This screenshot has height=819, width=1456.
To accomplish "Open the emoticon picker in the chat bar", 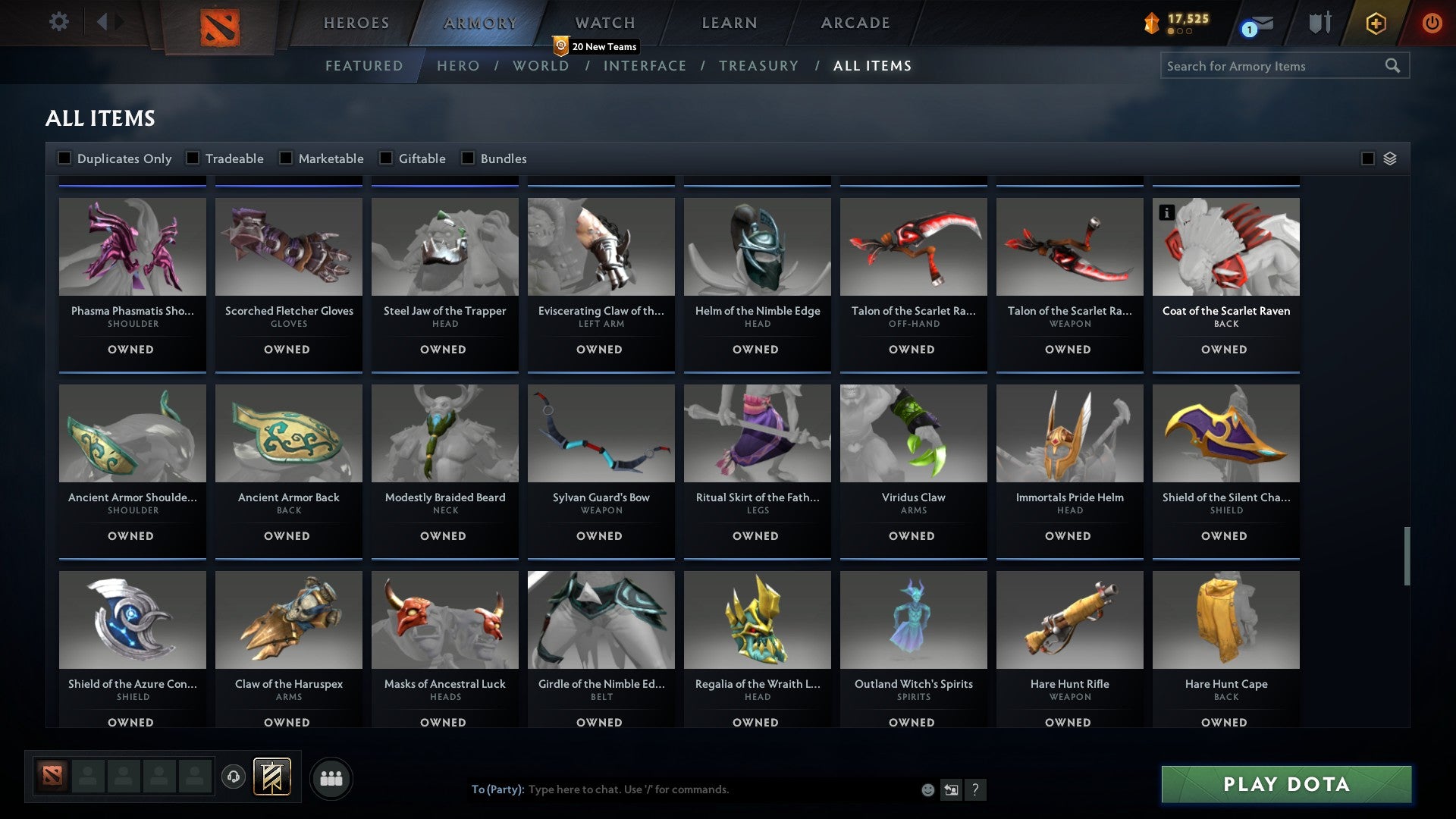I will point(927,789).
